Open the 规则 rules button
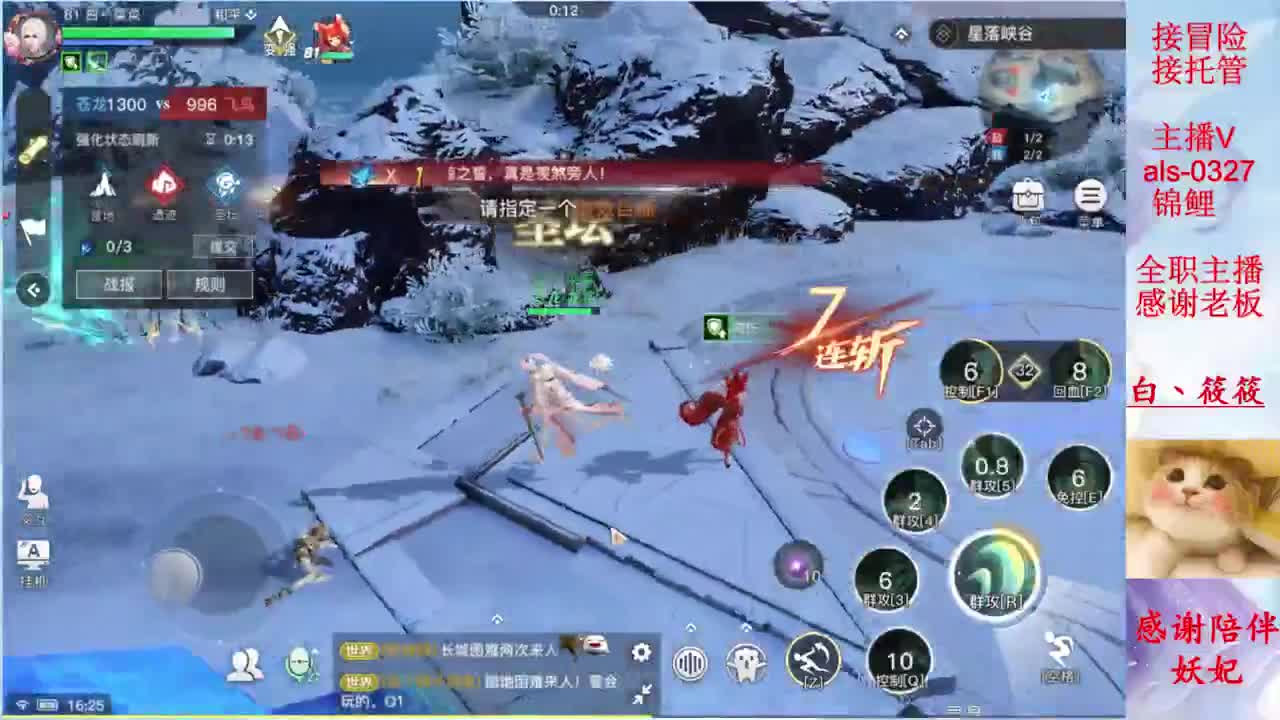Image resolution: width=1280 pixels, height=720 pixels. (x=210, y=285)
